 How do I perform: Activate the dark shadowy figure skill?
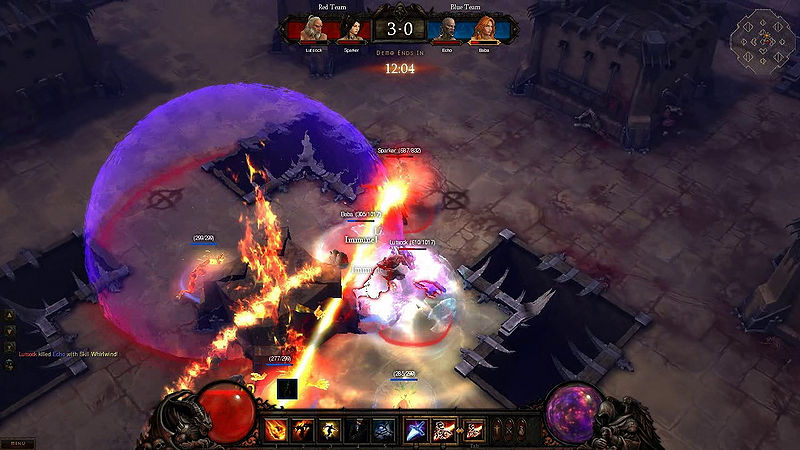(356, 431)
